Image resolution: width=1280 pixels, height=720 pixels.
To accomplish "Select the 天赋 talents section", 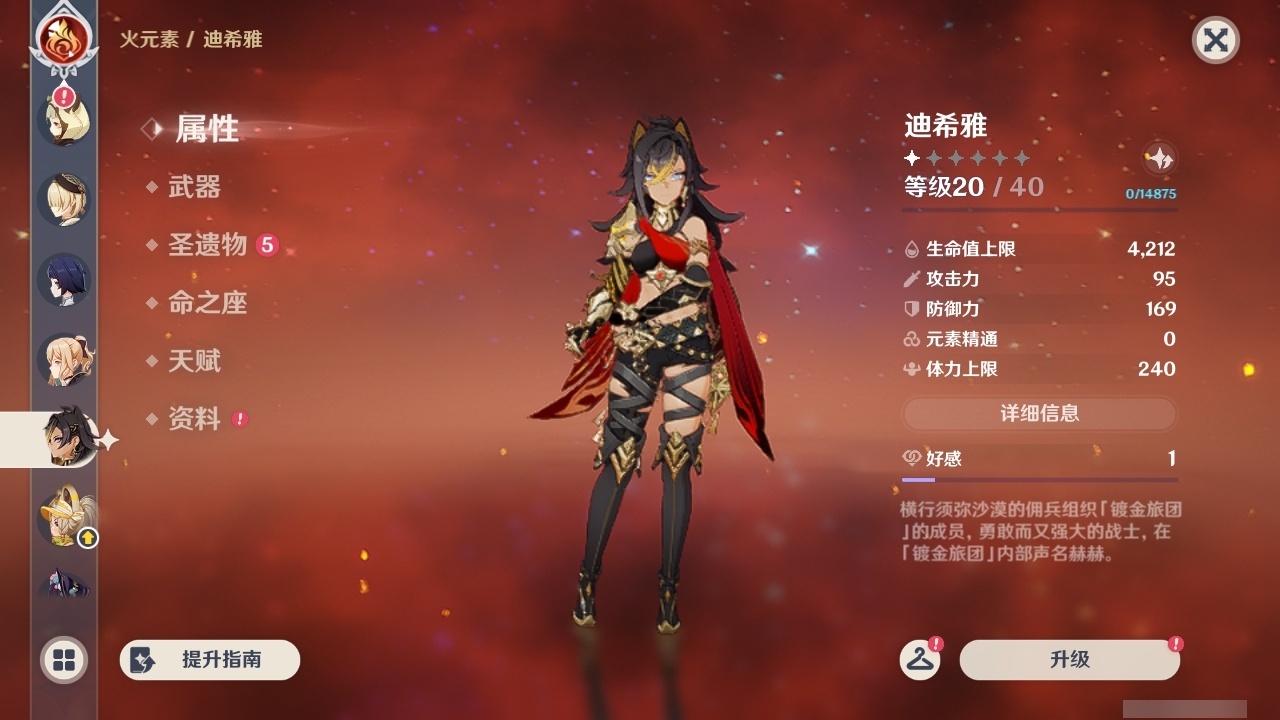I will (x=193, y=361).
